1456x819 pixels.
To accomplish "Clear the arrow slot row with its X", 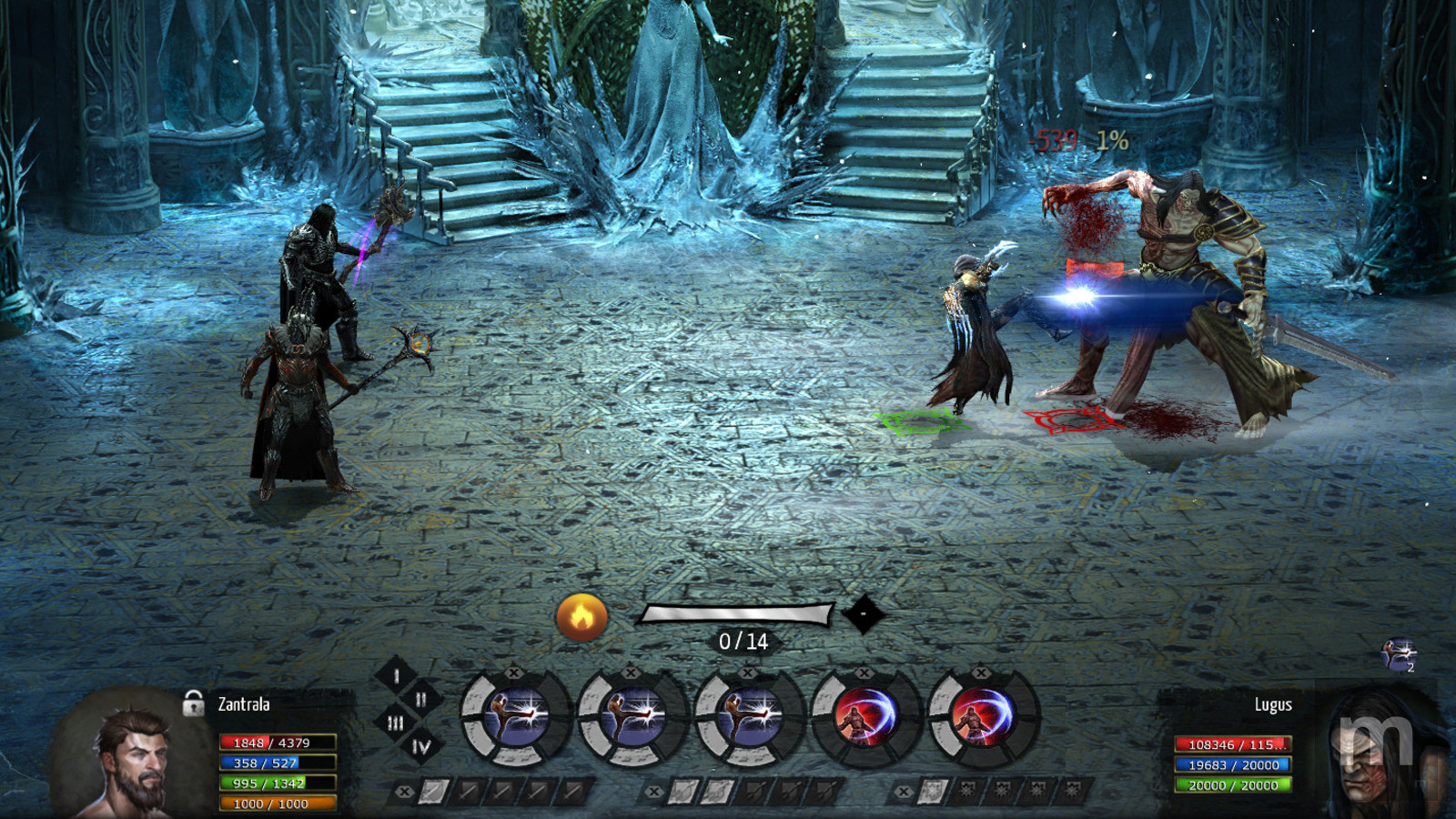I will (654, 792).
